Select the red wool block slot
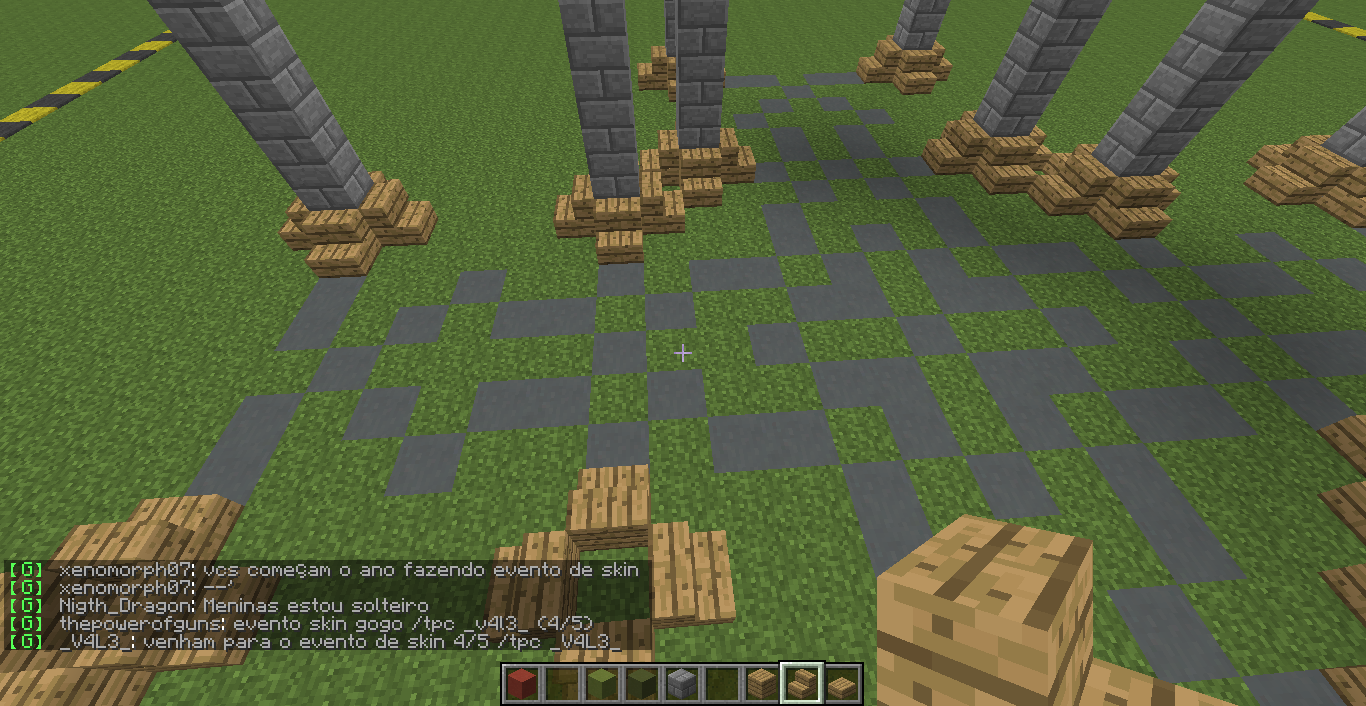This screenshot has height=706, width=1366. (520, 684)
